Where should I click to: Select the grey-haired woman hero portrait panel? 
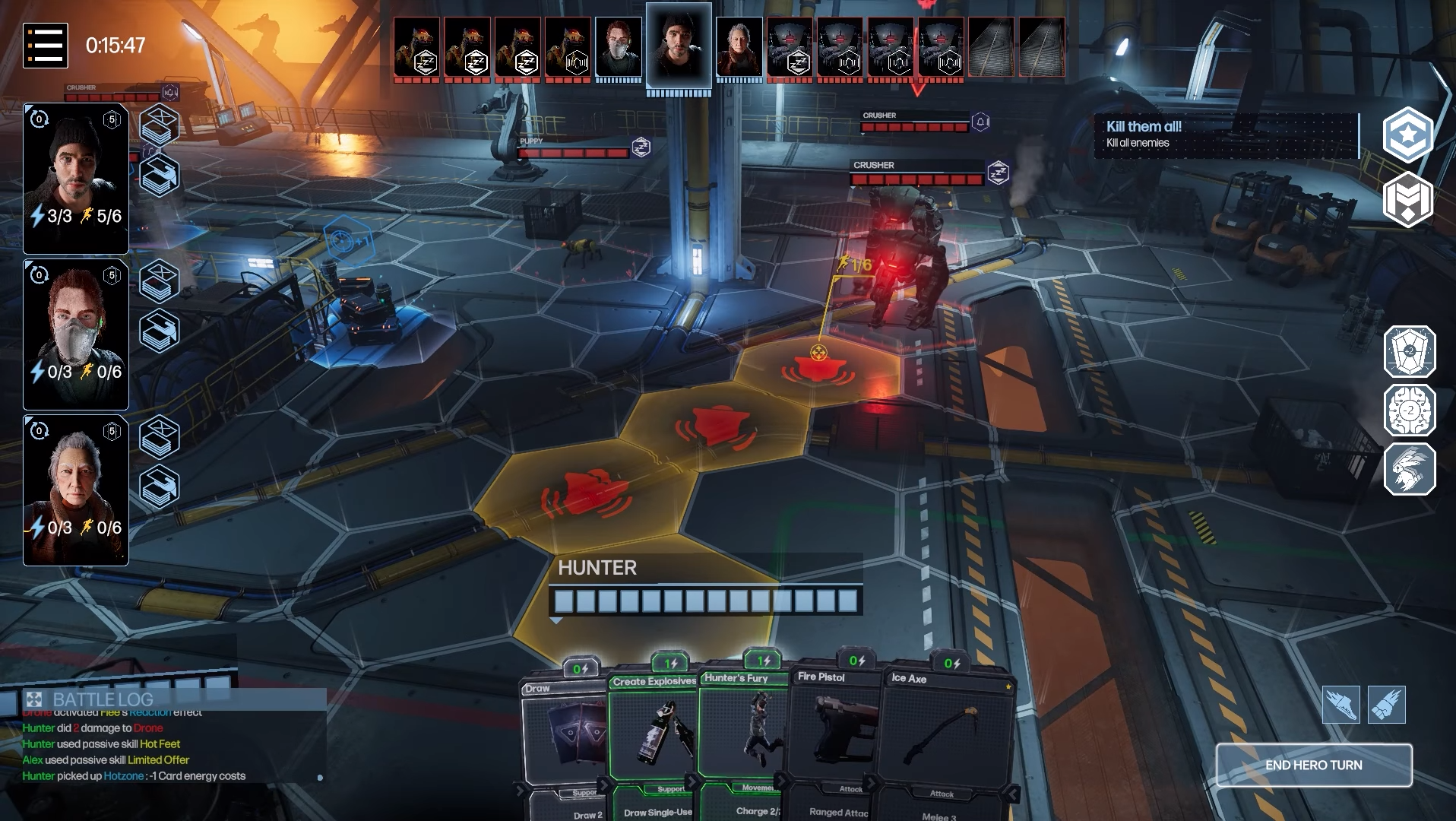point(76,490)
